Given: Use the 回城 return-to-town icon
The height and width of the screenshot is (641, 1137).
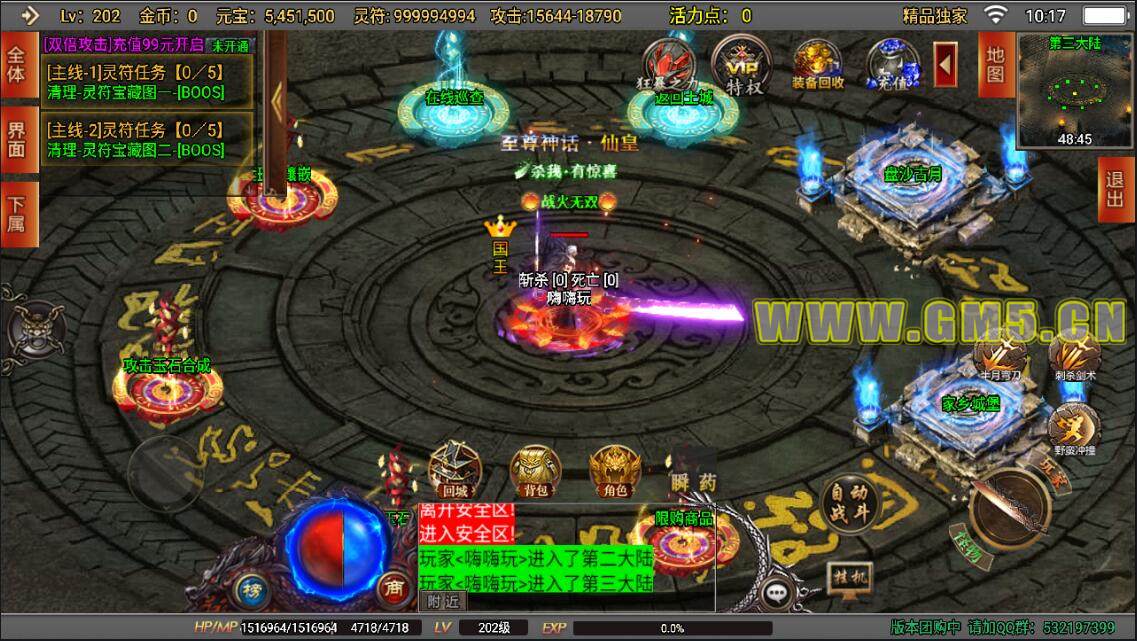Looking at the screenshot, I should click(x=455, y=470).
